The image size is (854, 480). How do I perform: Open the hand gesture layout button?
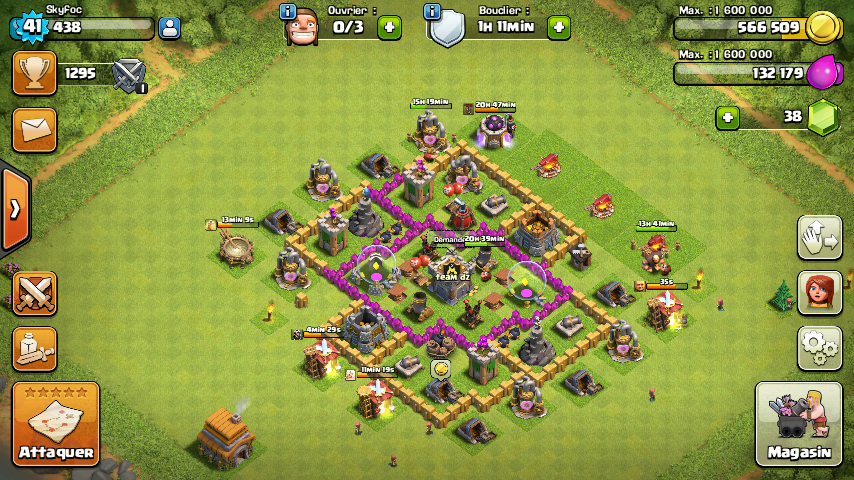[819, 237]
